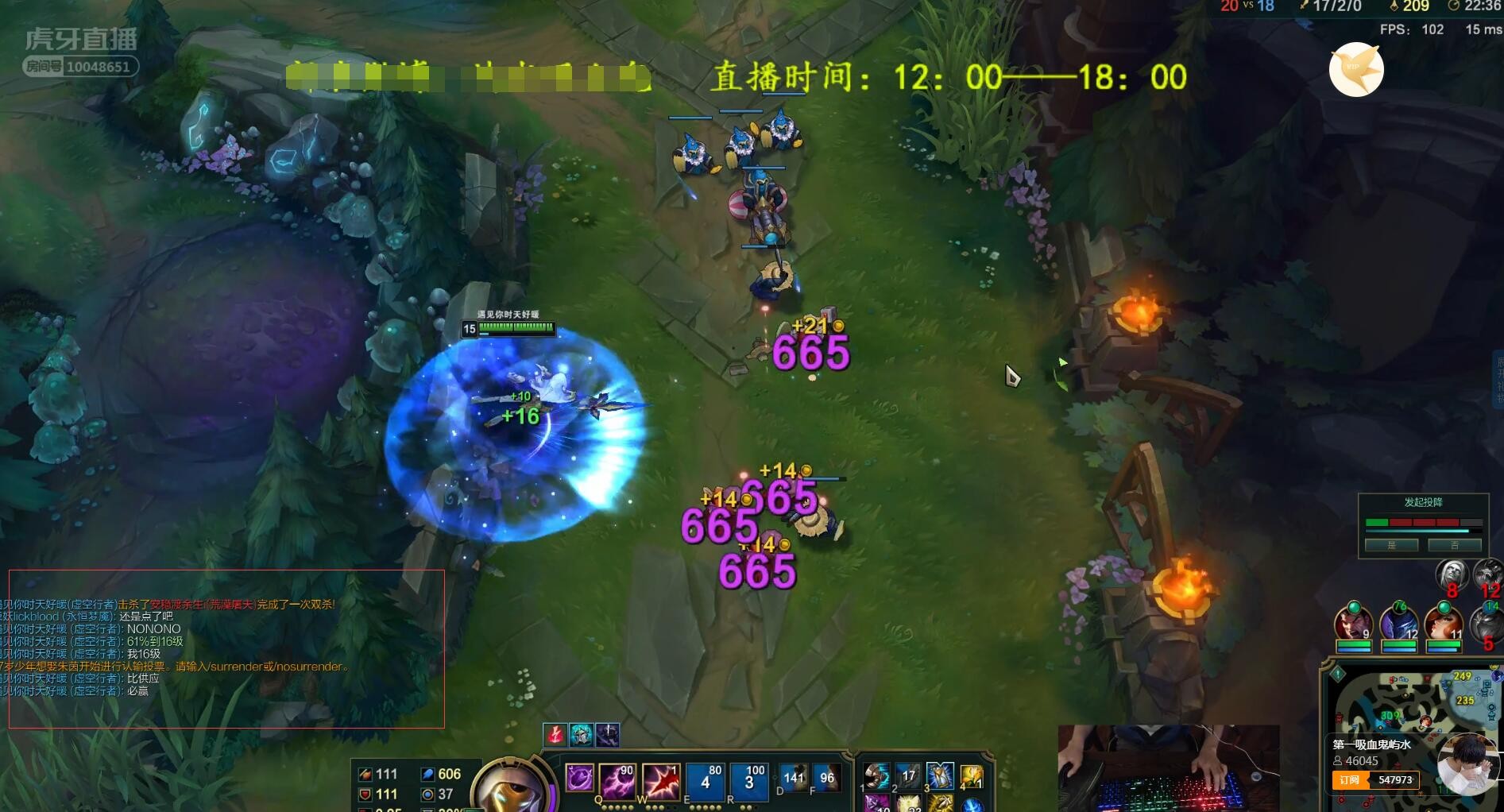Screen dimensions: 1504x812
Task: Click the Kassadin champion portrait
Action: [509, 788]
